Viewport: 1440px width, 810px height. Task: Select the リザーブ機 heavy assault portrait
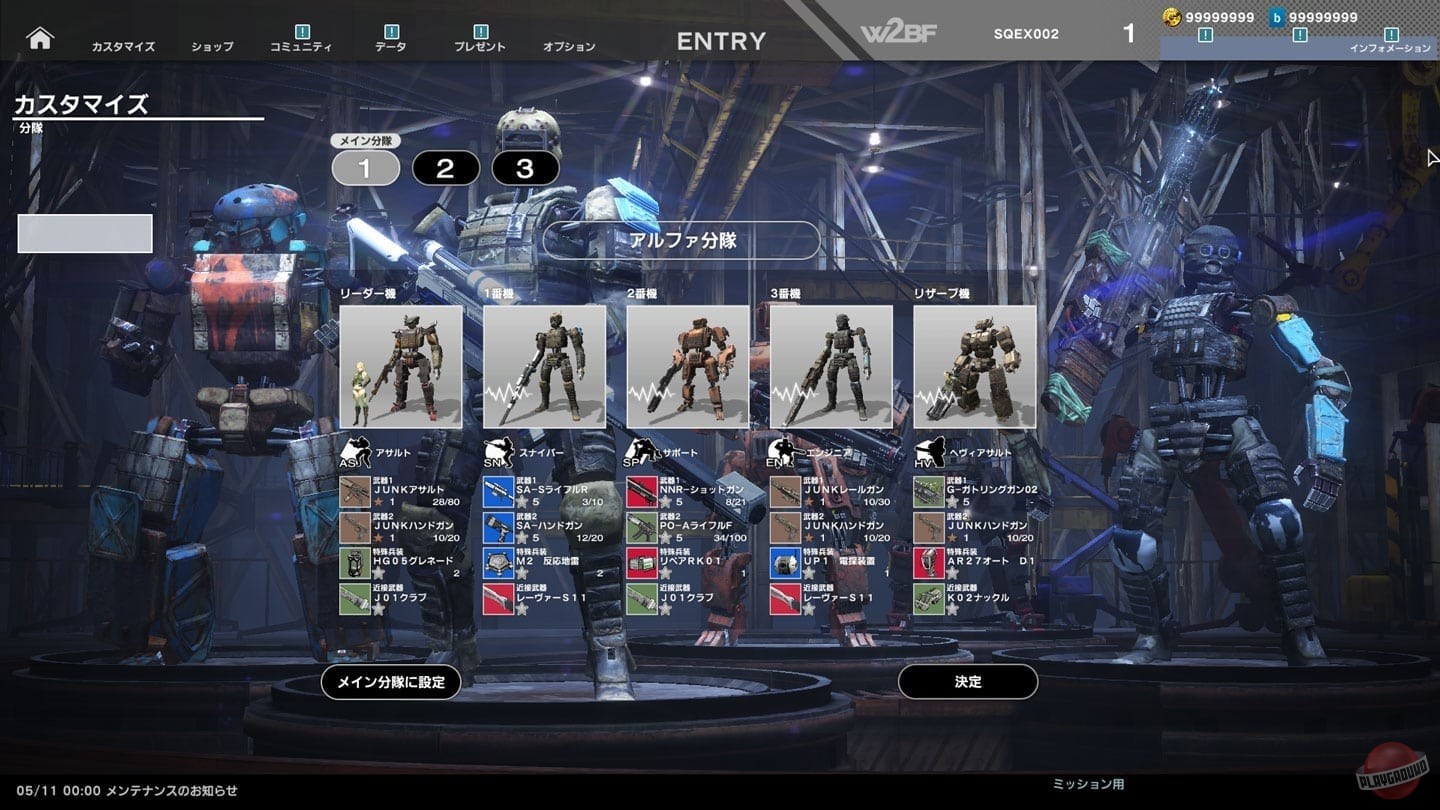975,367
